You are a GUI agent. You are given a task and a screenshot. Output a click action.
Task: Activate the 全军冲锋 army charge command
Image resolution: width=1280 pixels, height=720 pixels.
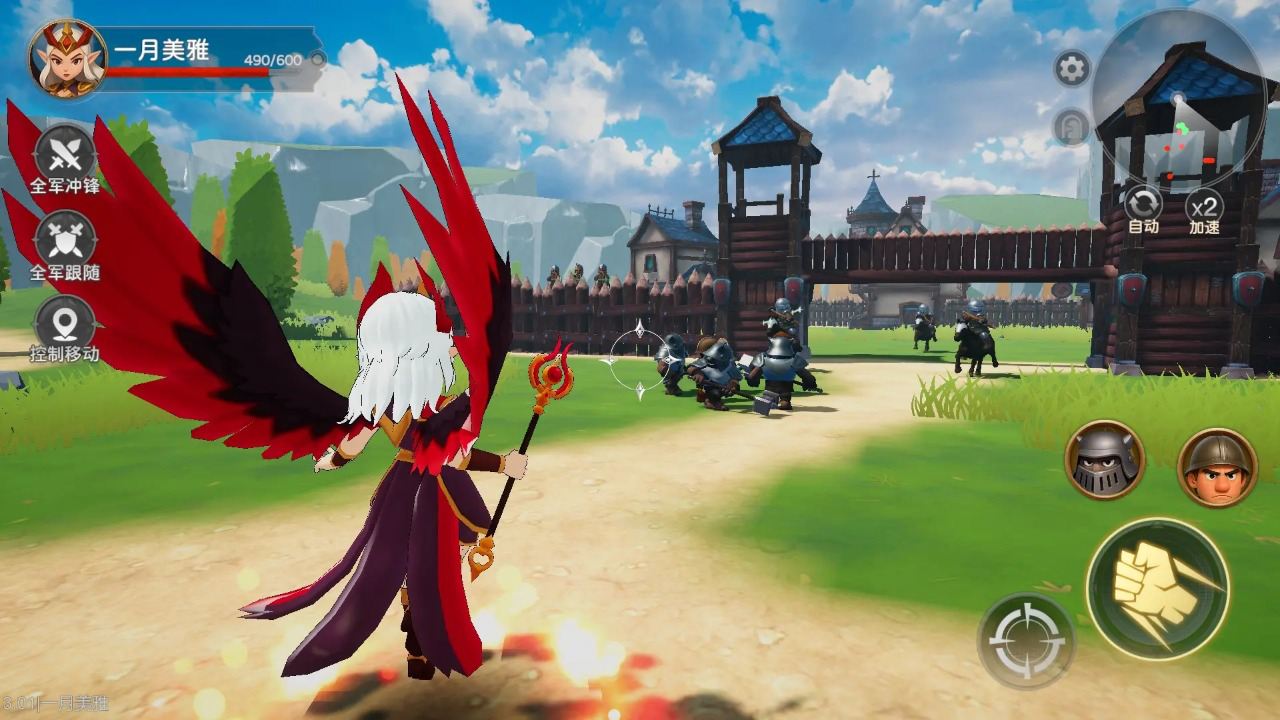click(x=65, y=157)
